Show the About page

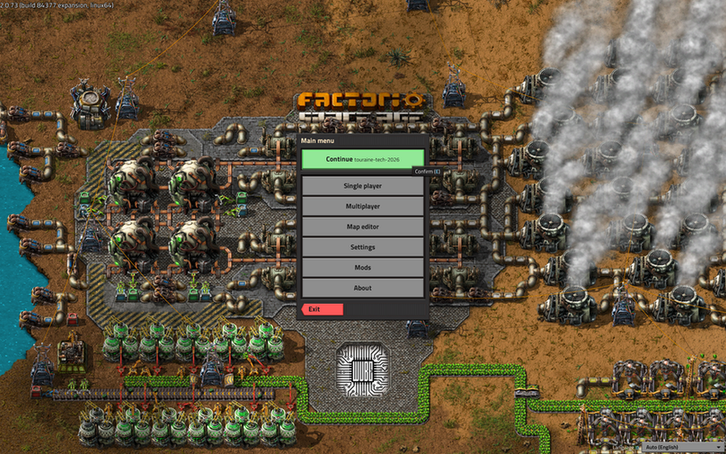pyautogui.click(x=362, y=288)
